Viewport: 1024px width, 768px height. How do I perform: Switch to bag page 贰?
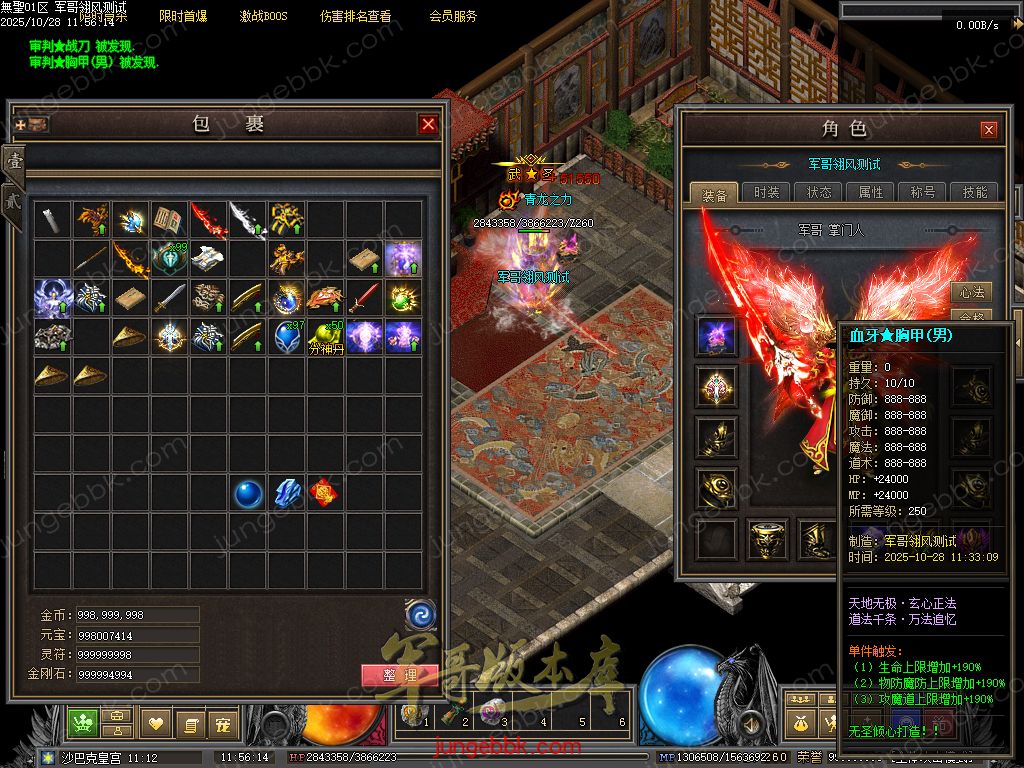pyautogui.click(x=15, y=196)
